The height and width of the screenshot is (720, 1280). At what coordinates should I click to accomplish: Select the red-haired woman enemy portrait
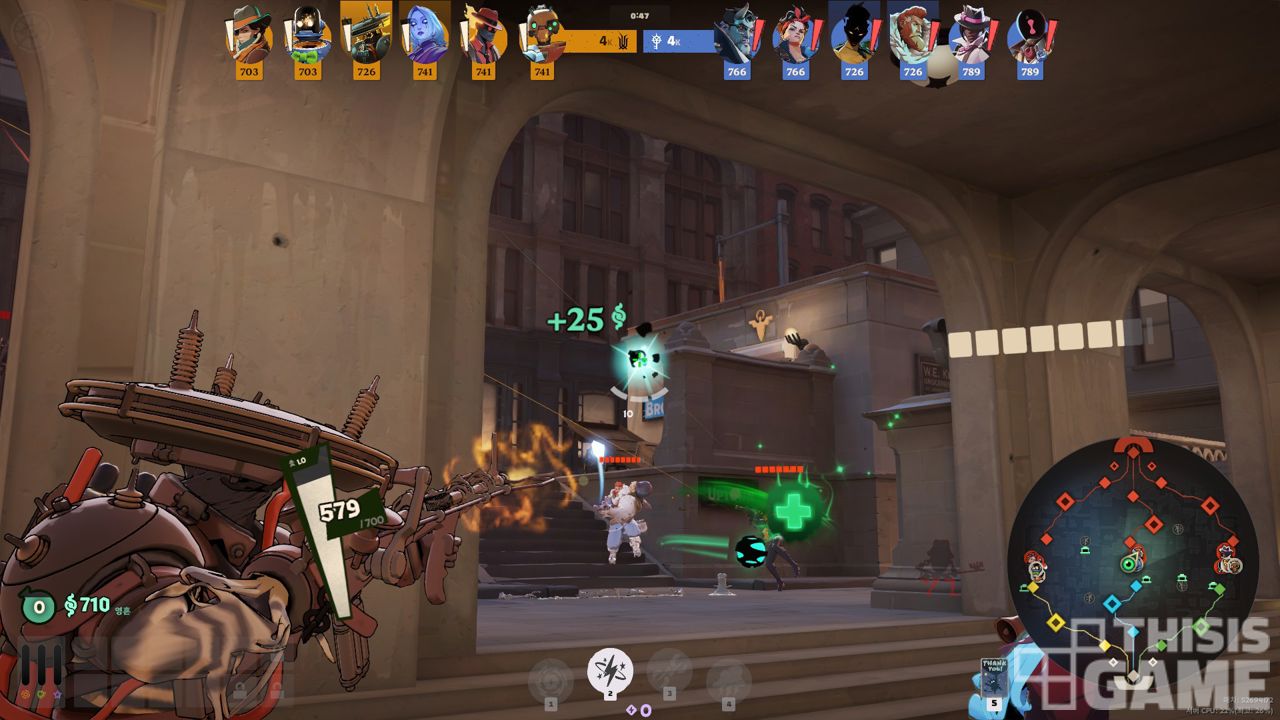pos(795,35)
